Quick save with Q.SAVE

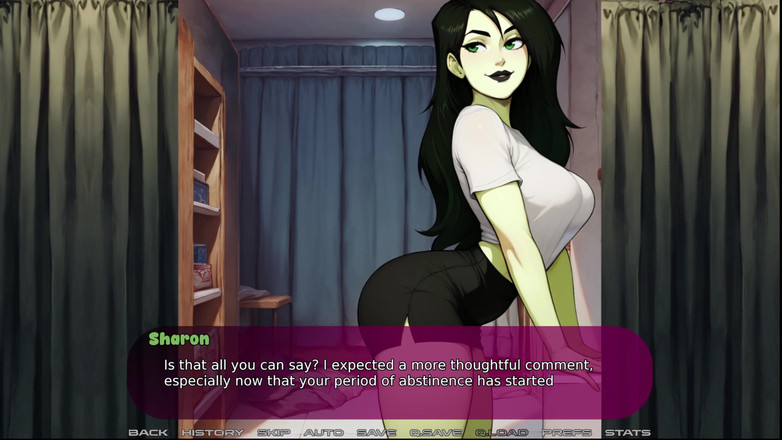click(x=435, y=432)
